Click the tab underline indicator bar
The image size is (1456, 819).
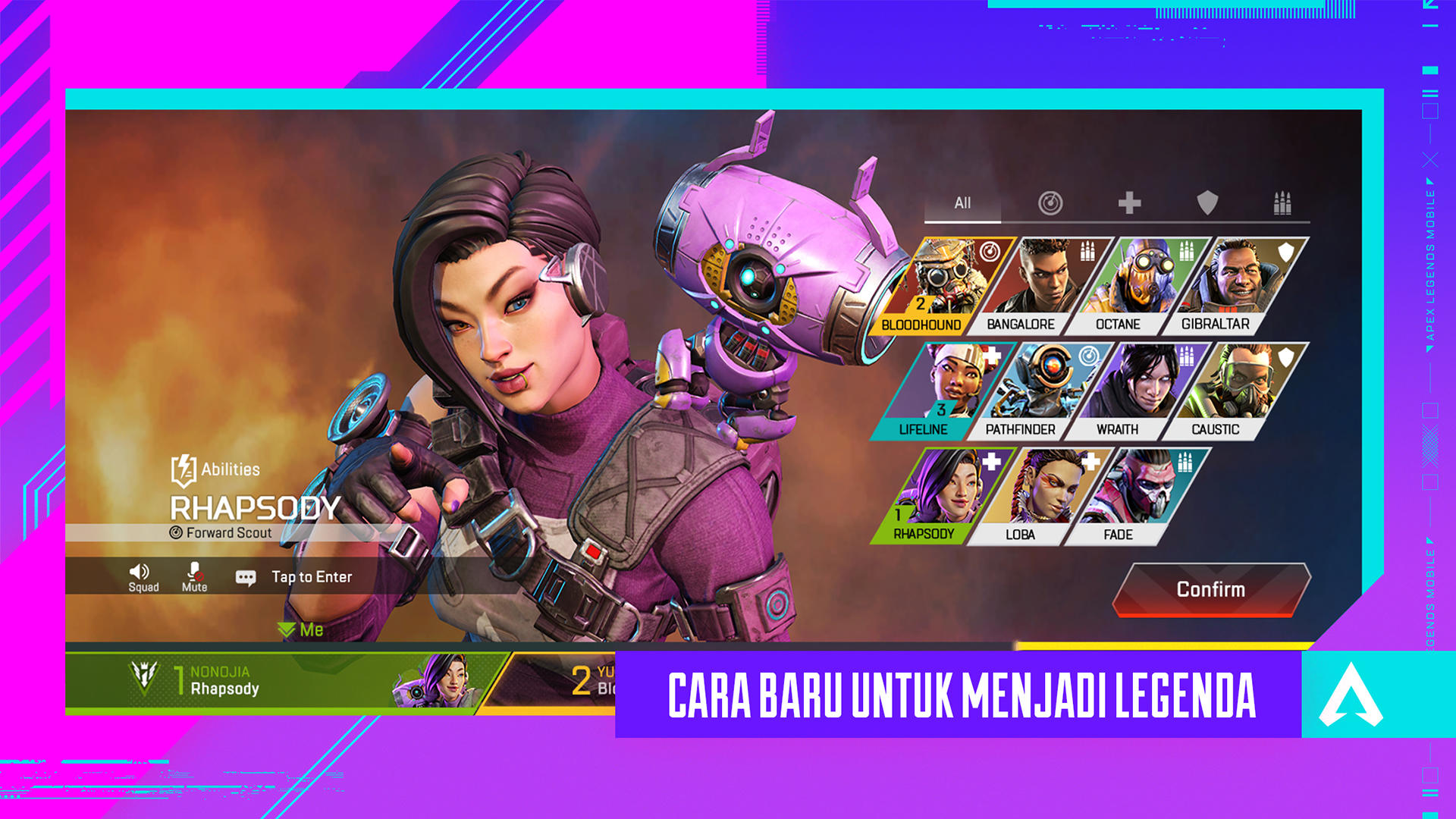963,221
